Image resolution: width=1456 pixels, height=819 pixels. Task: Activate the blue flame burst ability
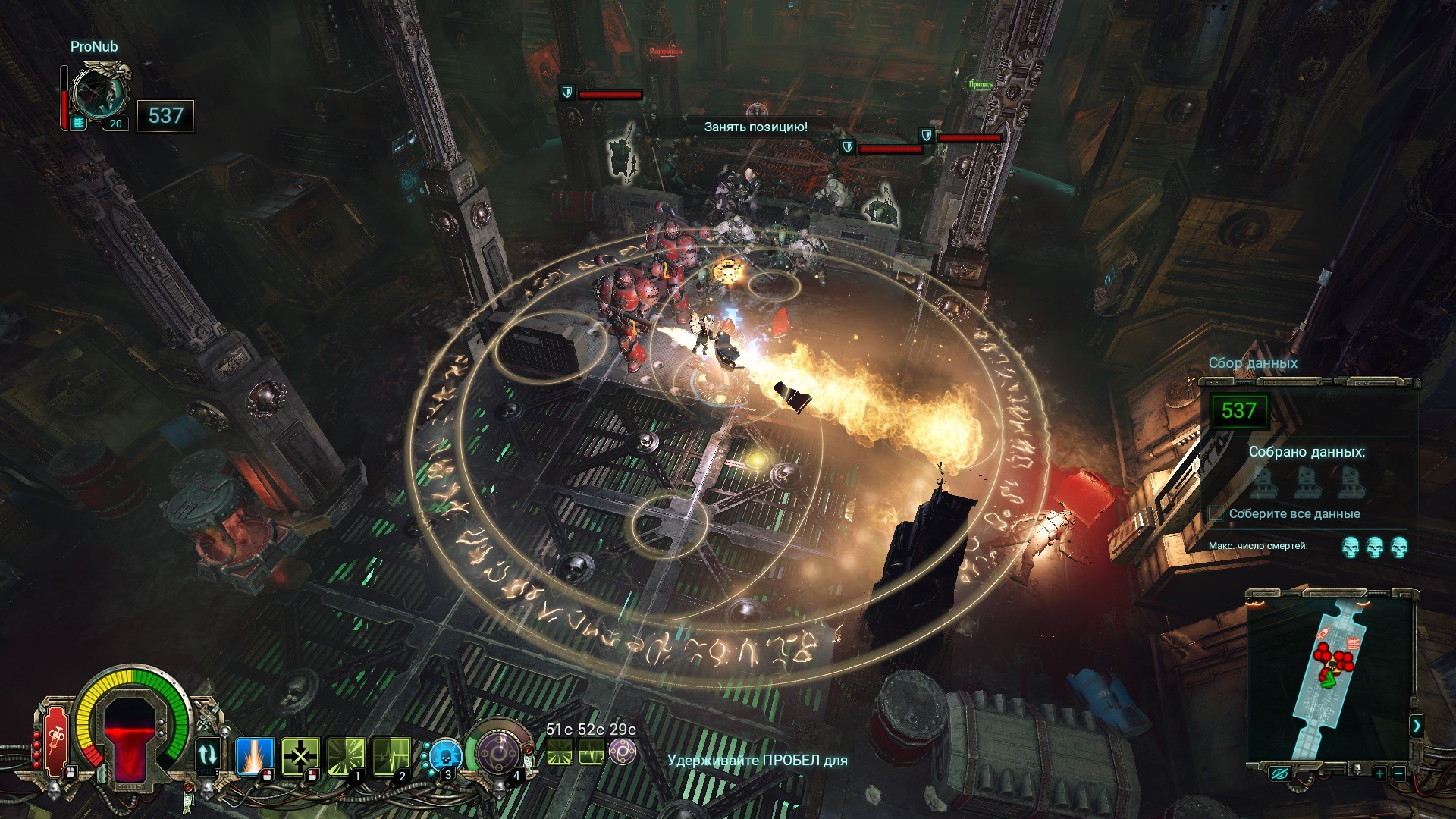click(253, 755)
